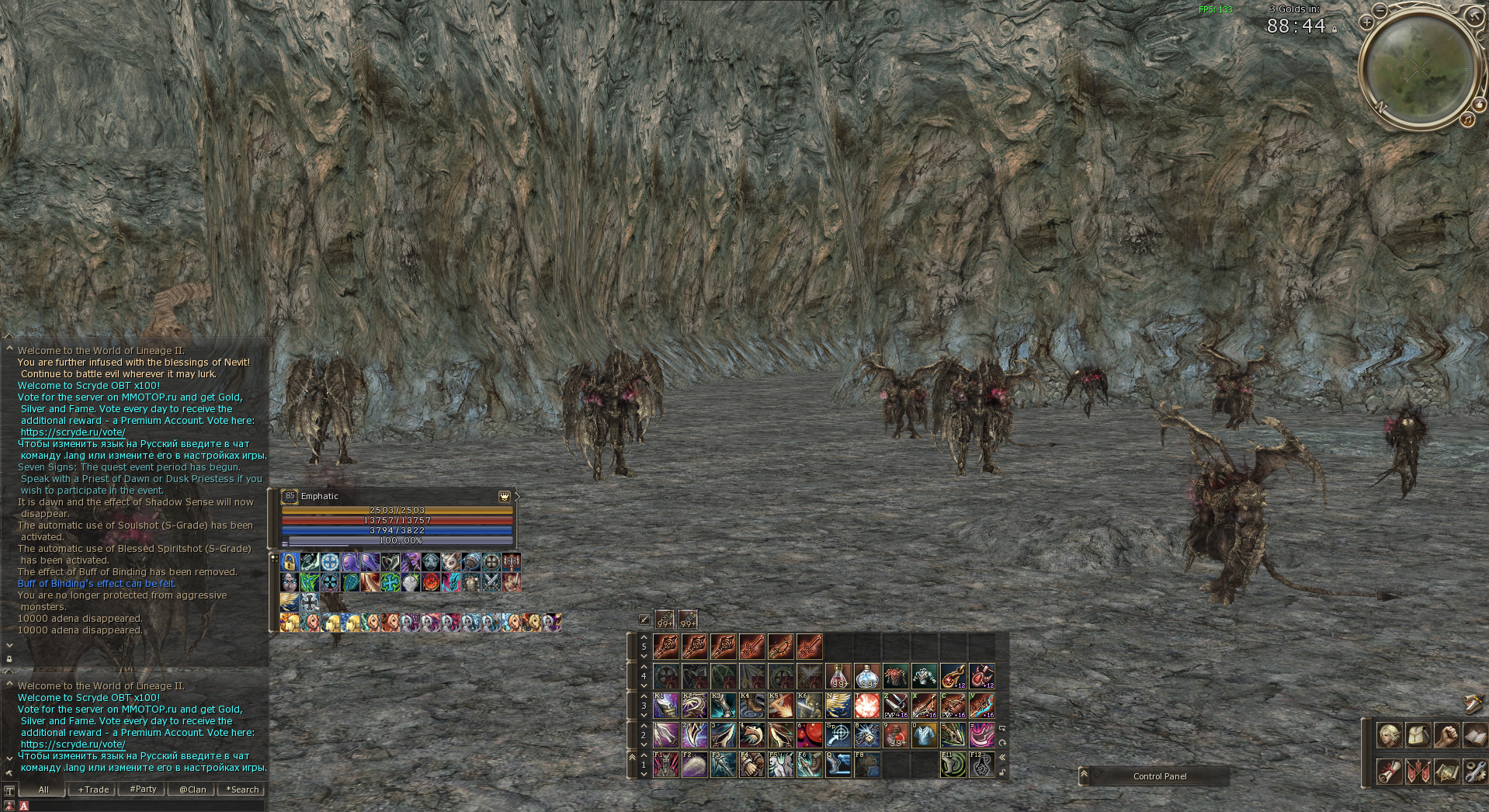Activate the F1 skill on the hotbar

666,765
